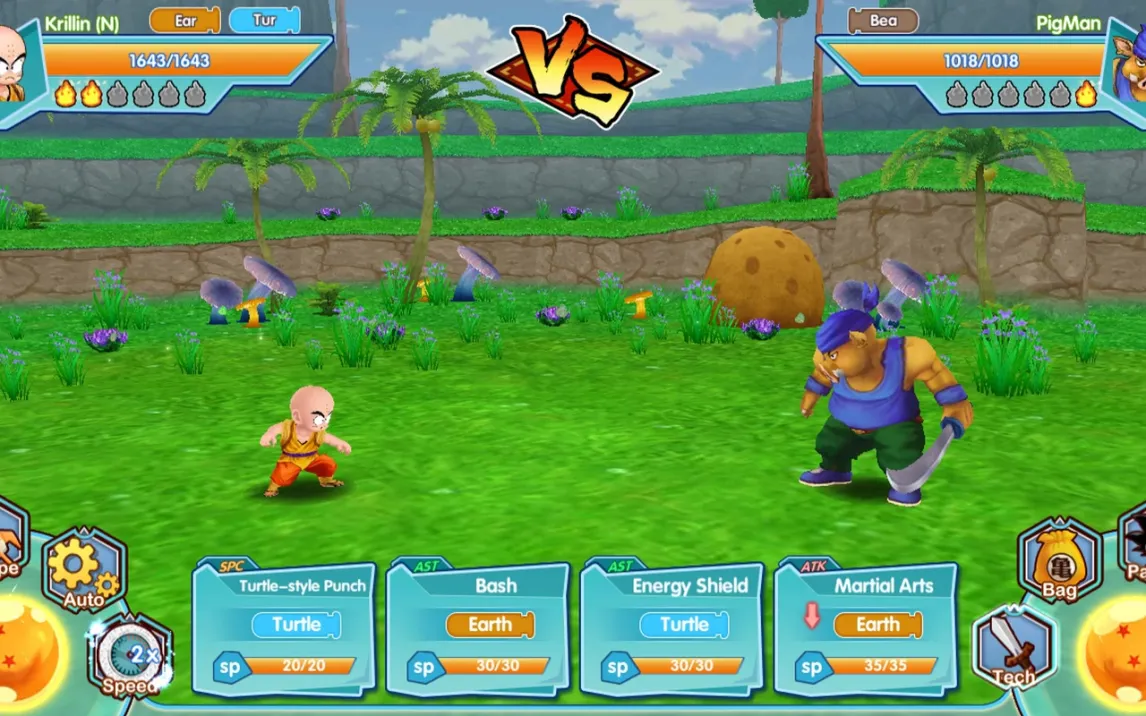This screenshot has height=716, width=1146.
Task: Choose the Martial Arts attack
Action: (x=866, y=626)
